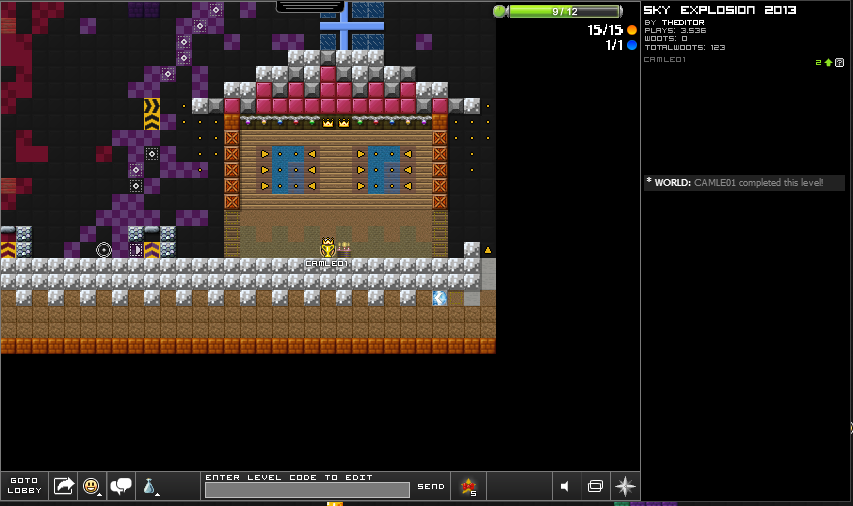Open the share level arrow button
The height and width of the screenshot is (506, 853).
[x=64, y=486]
